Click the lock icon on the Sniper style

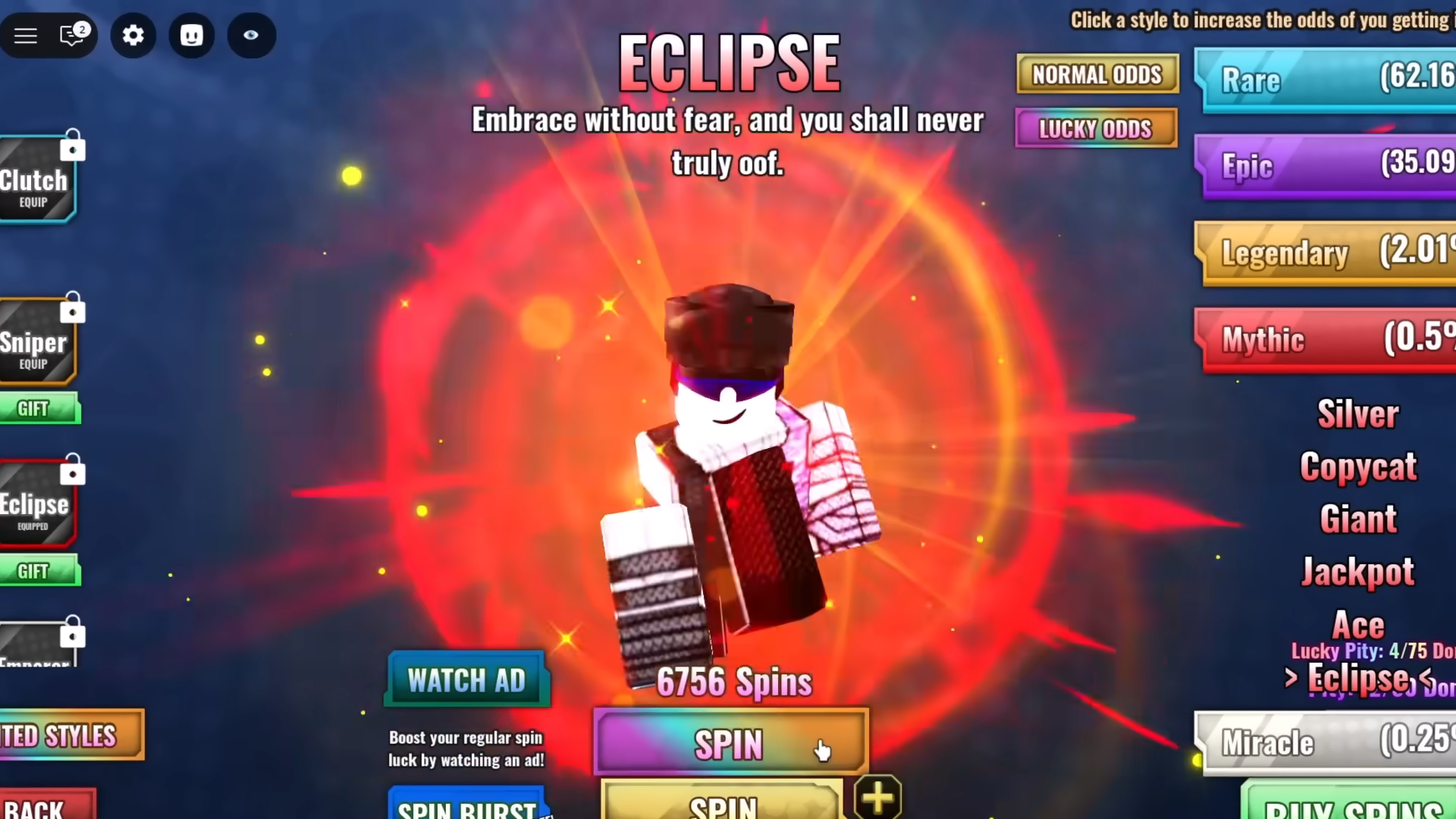(x=72, y=310)
